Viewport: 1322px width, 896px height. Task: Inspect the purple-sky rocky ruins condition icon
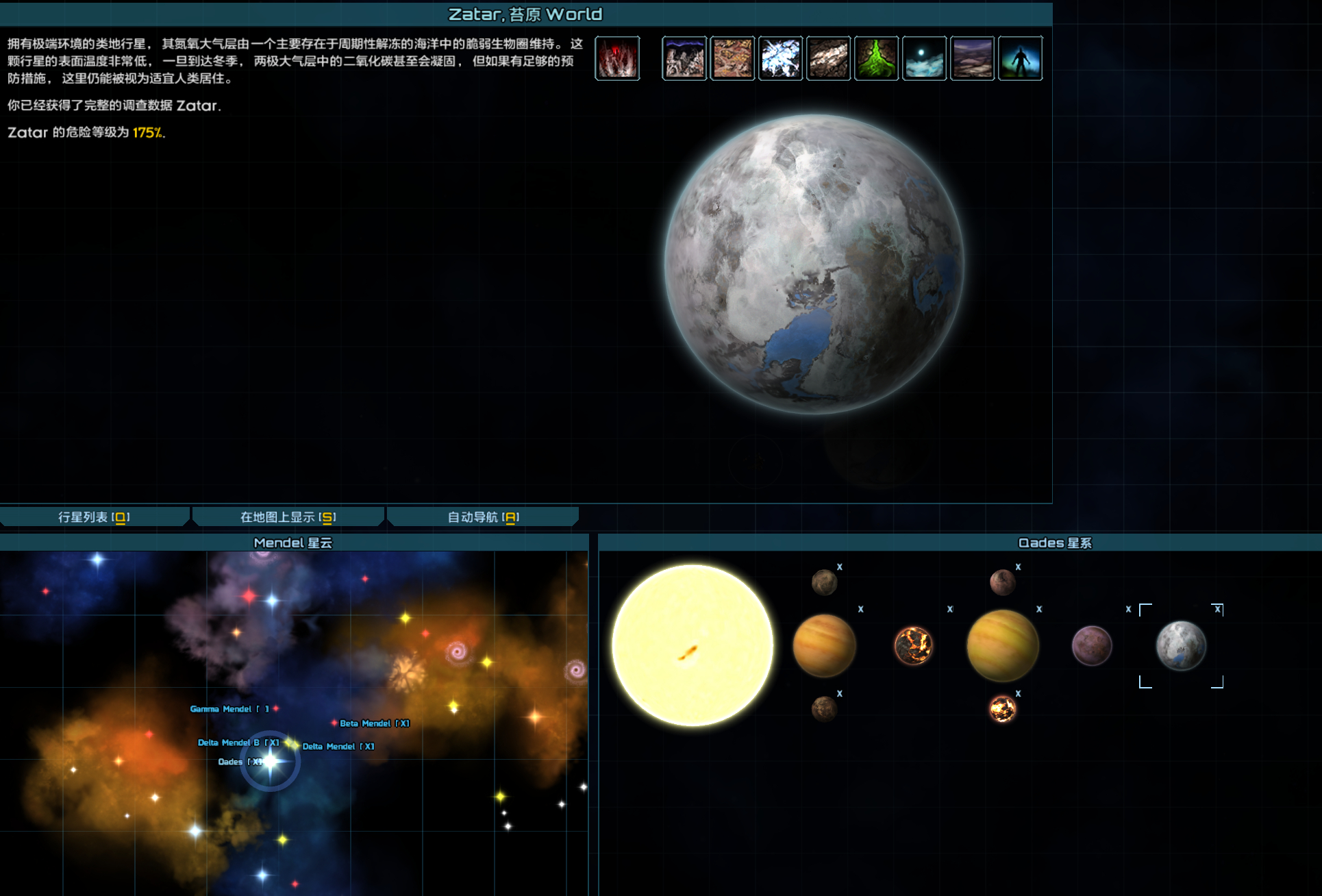coord(684,59)
